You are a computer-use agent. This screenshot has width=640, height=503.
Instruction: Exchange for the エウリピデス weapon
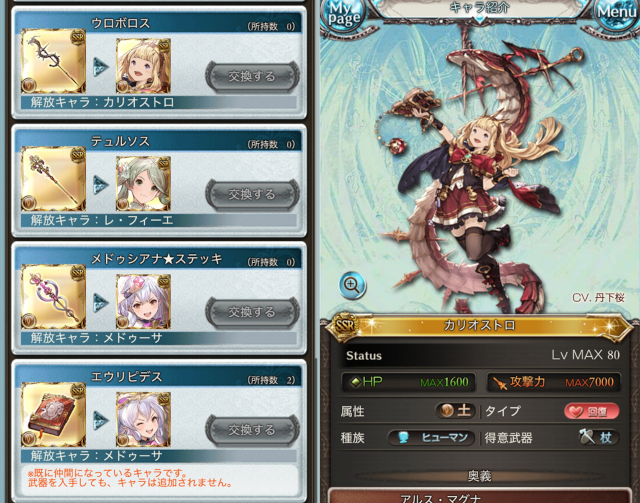pos(251,430)
